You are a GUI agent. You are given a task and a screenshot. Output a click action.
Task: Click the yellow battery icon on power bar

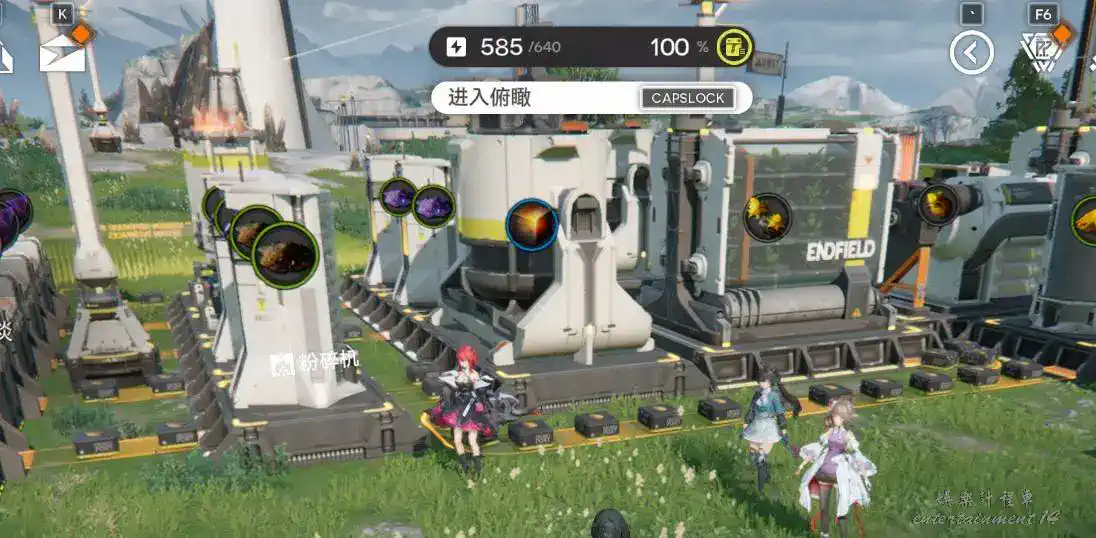[735, 46]
